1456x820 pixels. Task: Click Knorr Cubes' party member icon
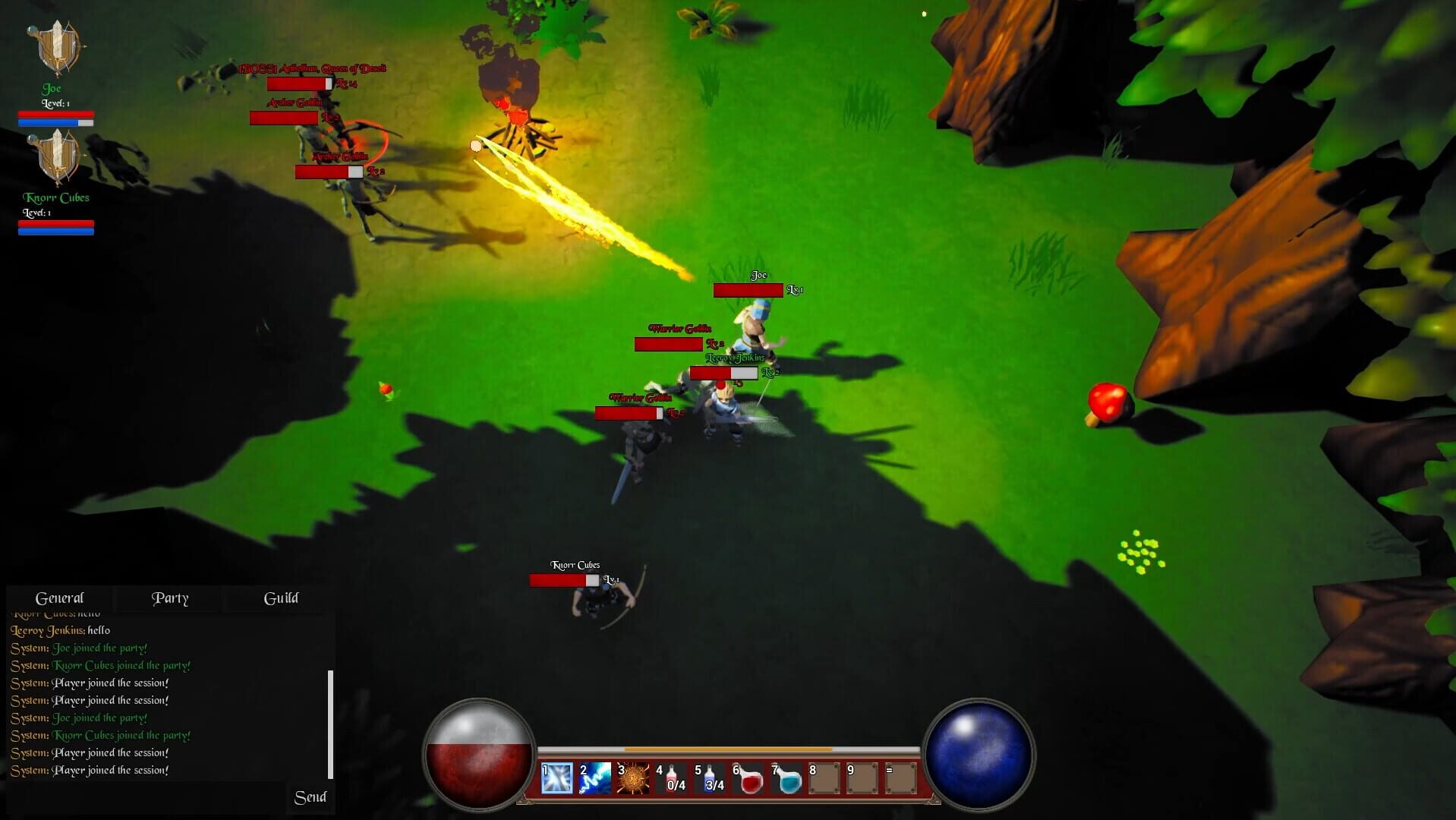[x=58, y=157]
